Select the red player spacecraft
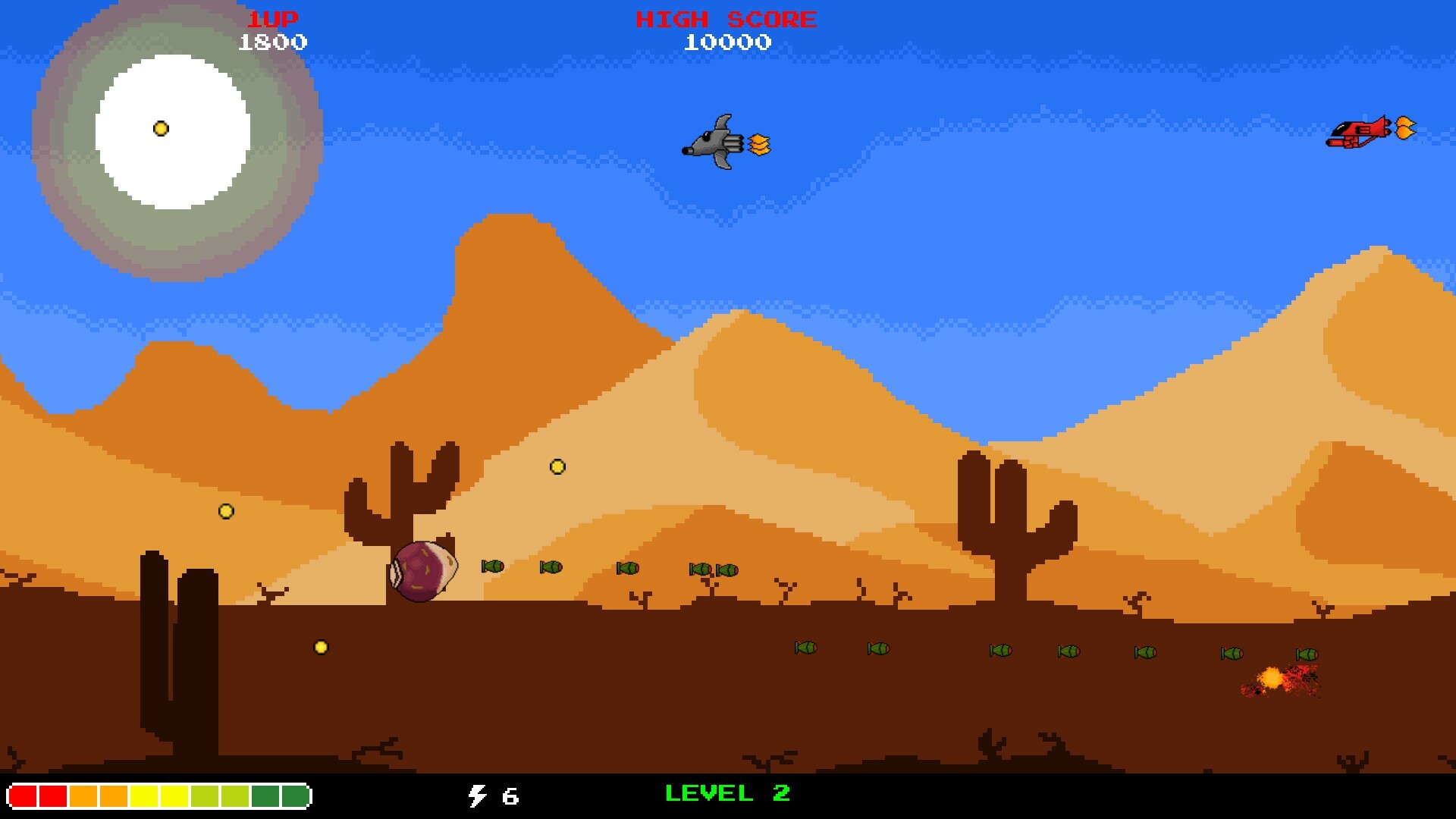This screenshot has height=819, width=1456. pyautogui.click(x=1357, y=133)
